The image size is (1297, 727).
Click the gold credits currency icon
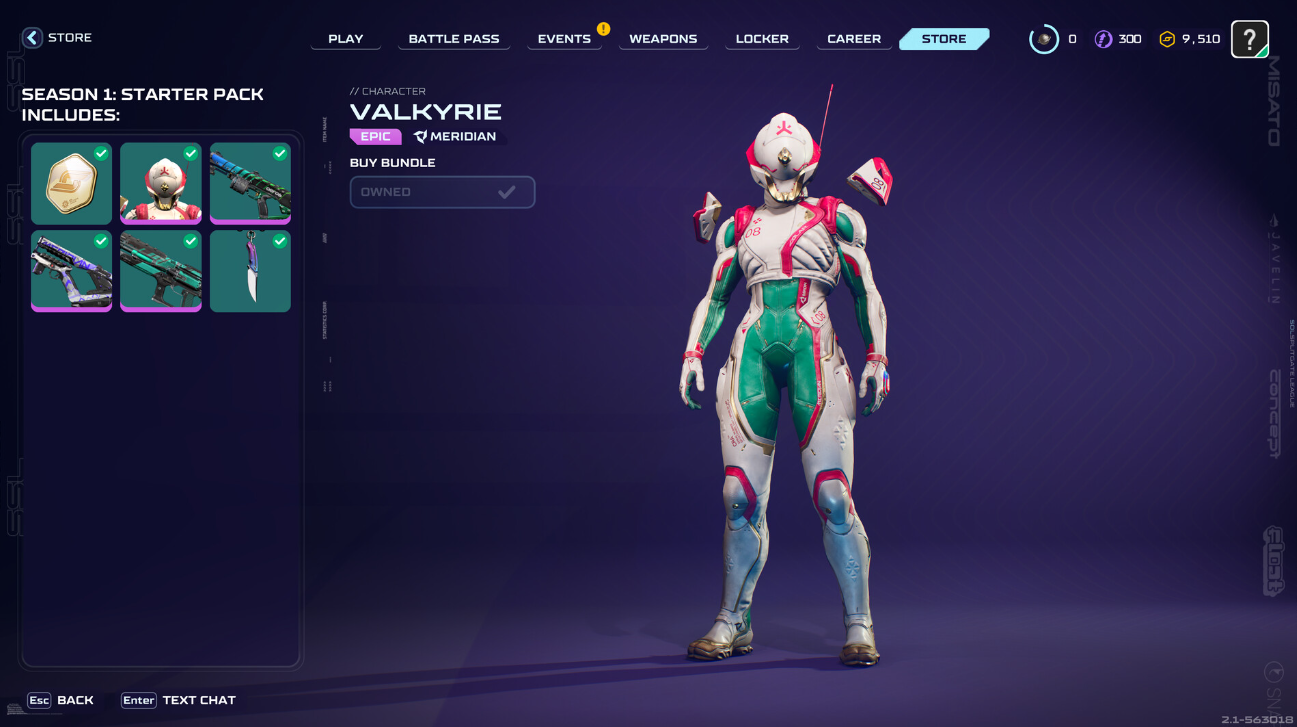point(1167,39)
